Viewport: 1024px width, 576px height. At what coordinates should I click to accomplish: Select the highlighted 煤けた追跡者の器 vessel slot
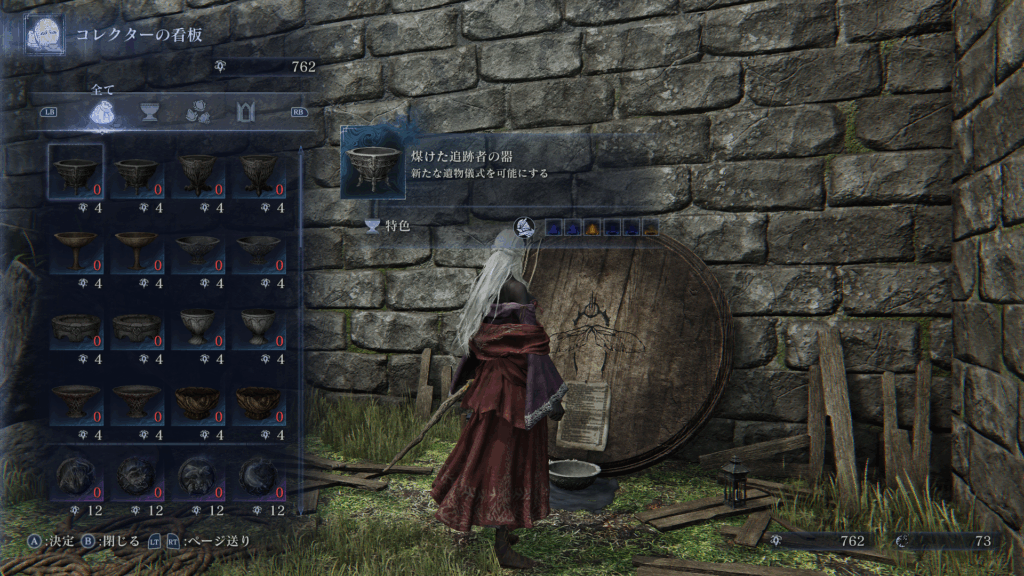(76, 171)
